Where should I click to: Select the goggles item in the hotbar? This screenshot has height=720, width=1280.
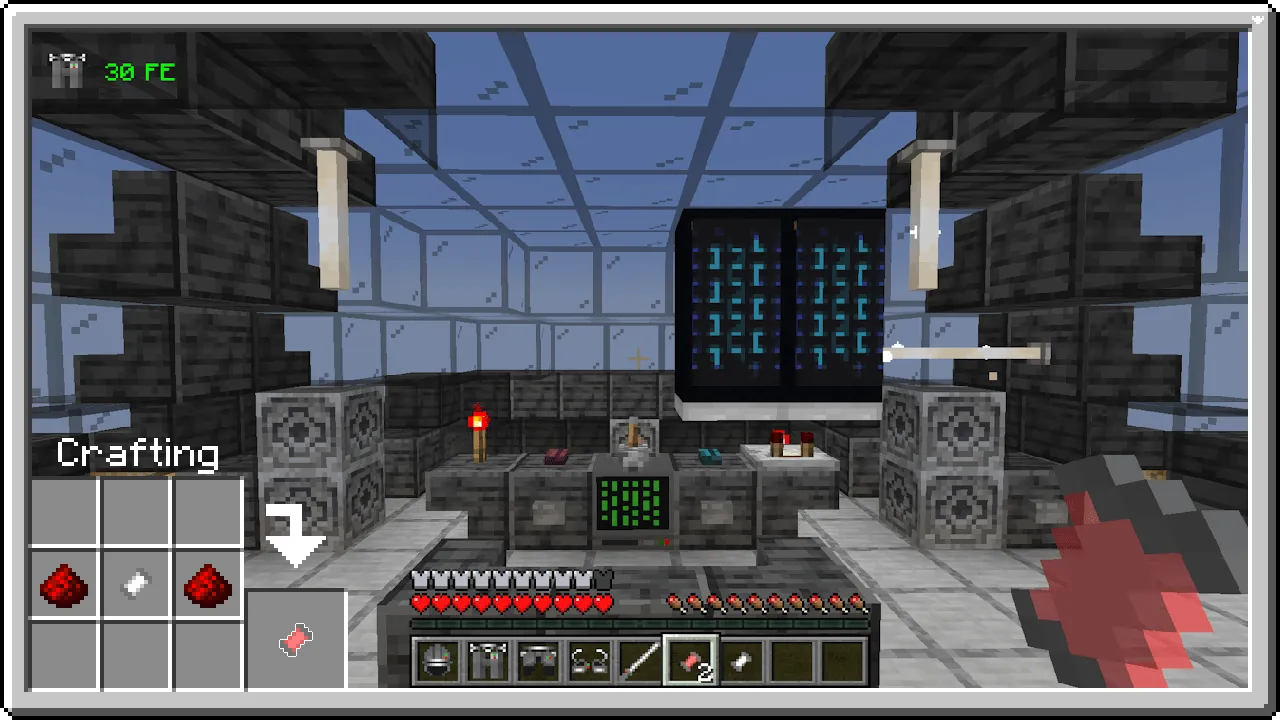[588, 661]
